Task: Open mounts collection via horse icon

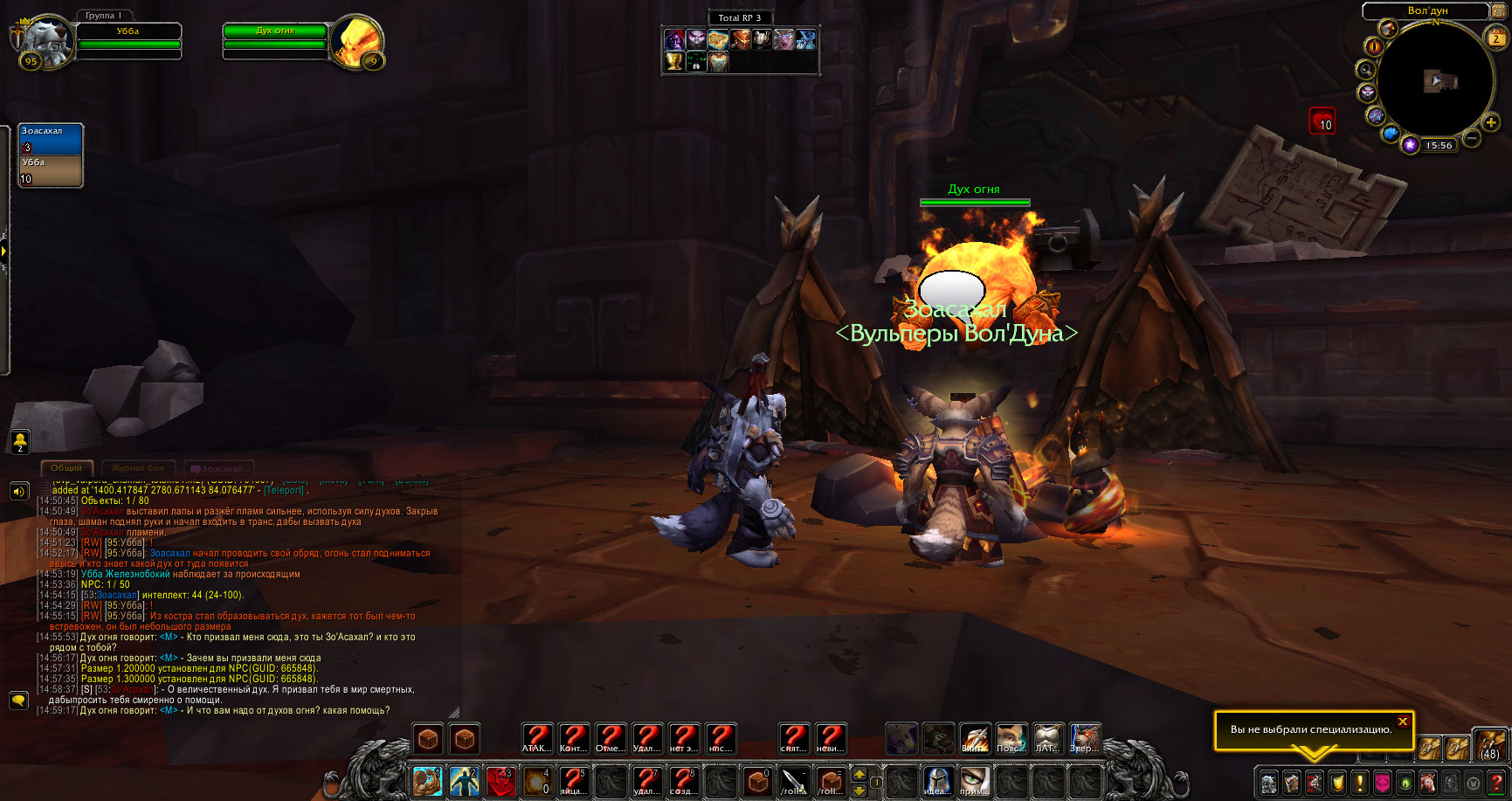Action: pyautogui.click(x=1427, y=782)
